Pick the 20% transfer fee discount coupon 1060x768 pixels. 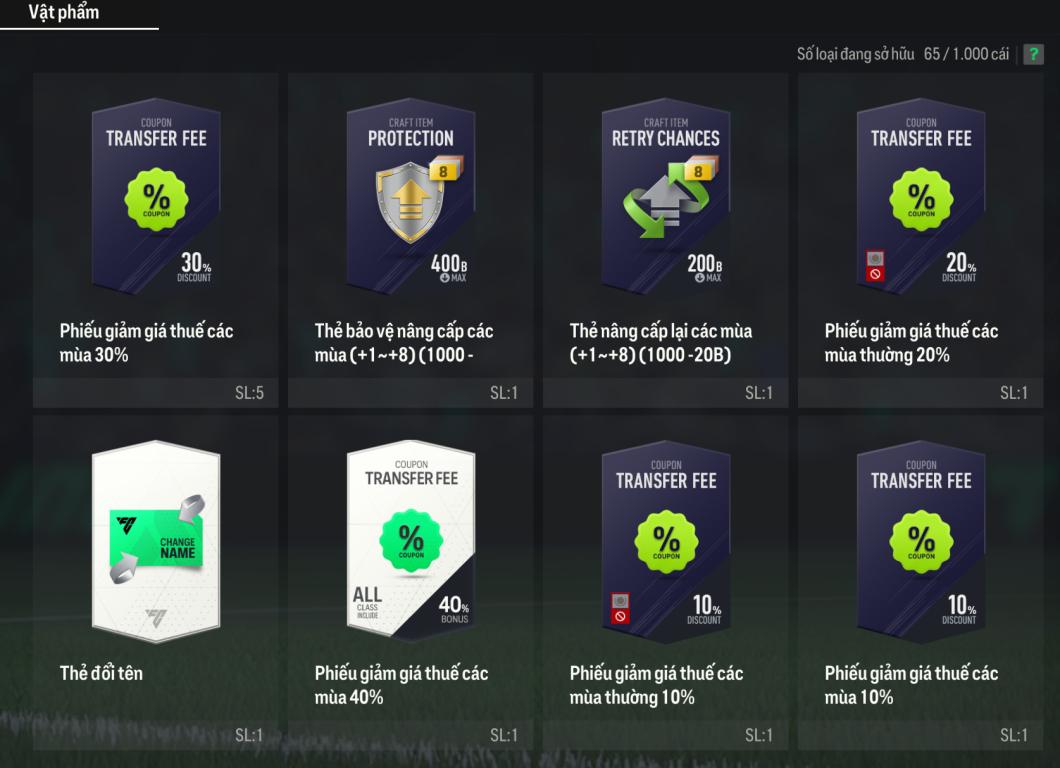[921, 195]
